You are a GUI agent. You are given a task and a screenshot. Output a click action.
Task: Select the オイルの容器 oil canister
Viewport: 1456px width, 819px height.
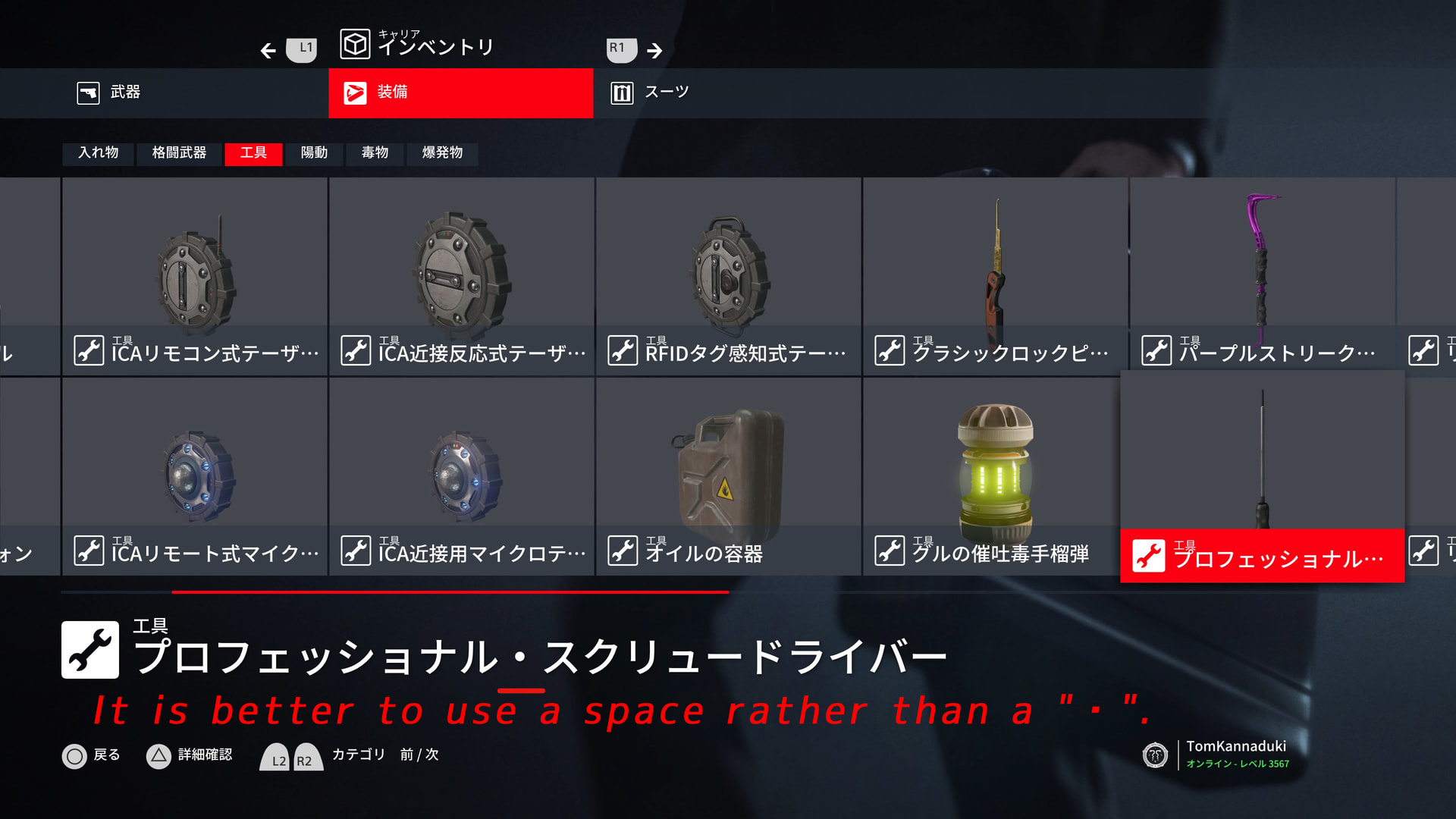click(729, 476)
